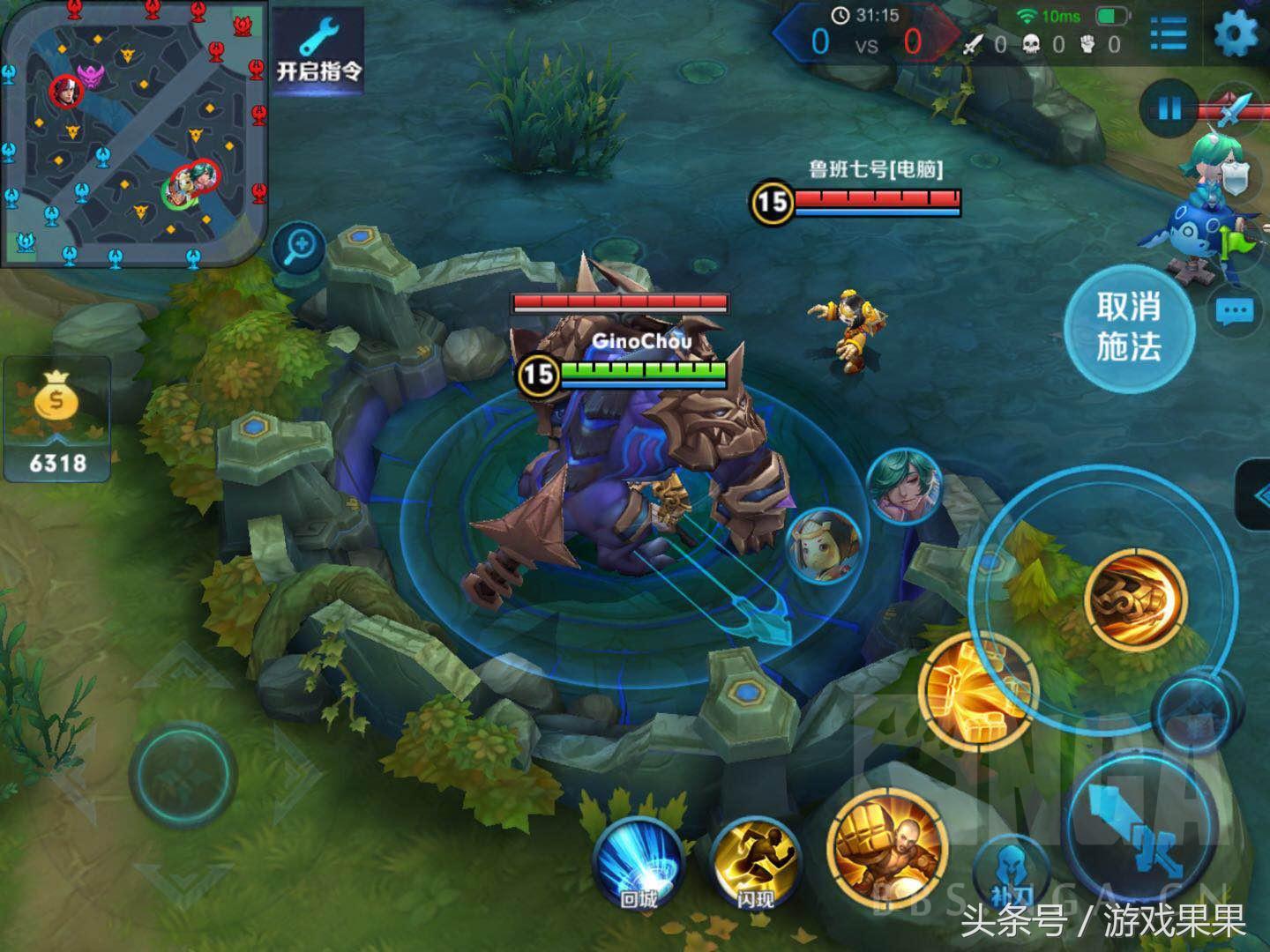
Task: Cancel the cast with 取消施法
Action: [x=1128, y=327]
